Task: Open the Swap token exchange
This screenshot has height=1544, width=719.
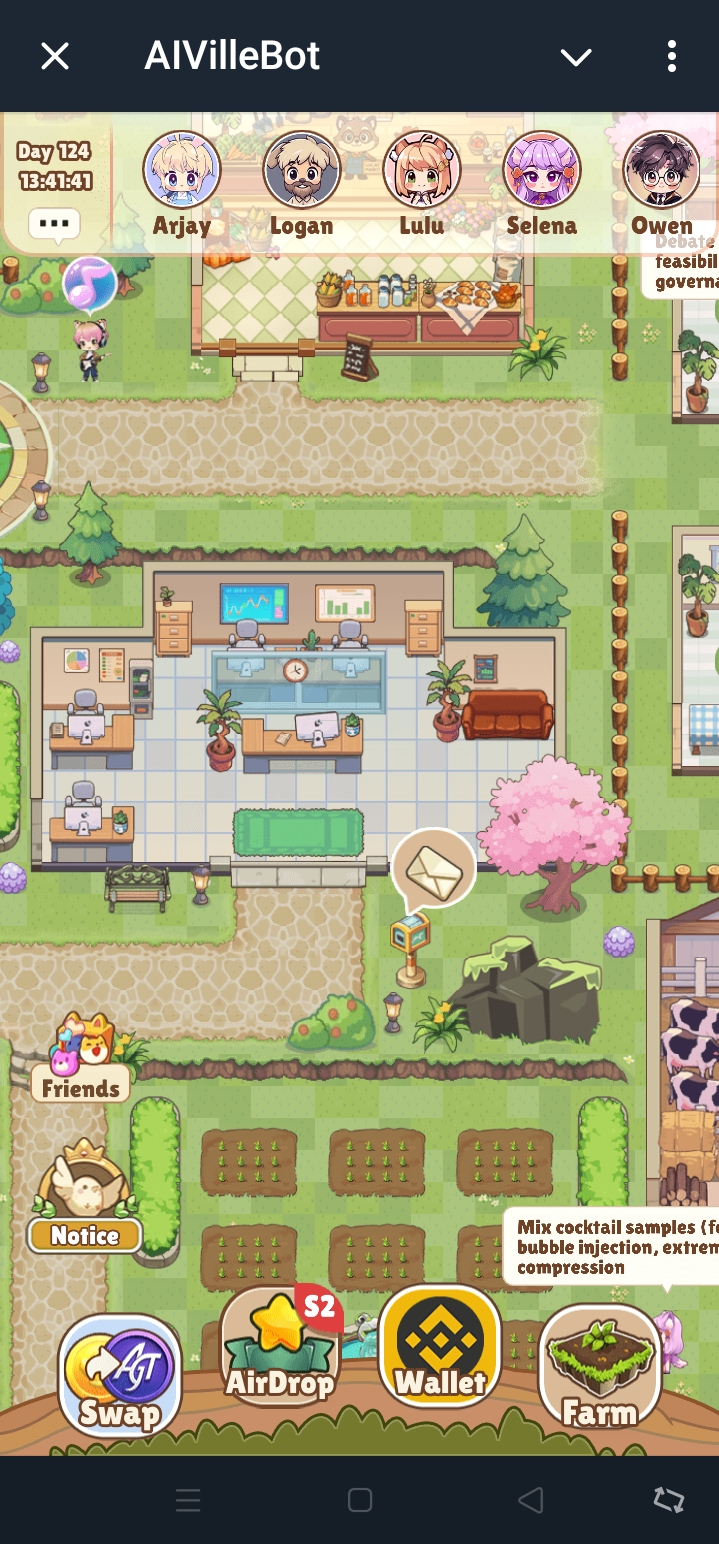Action: [120, 1375]
